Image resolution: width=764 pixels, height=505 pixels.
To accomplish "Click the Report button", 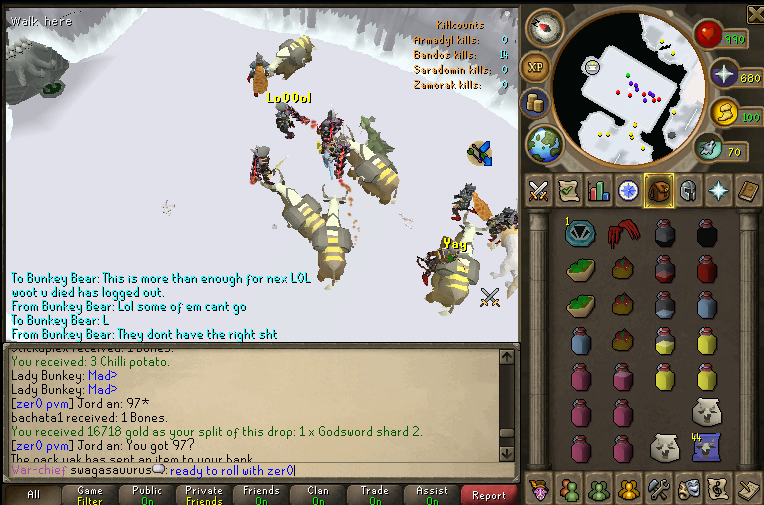I will (489, 494).
